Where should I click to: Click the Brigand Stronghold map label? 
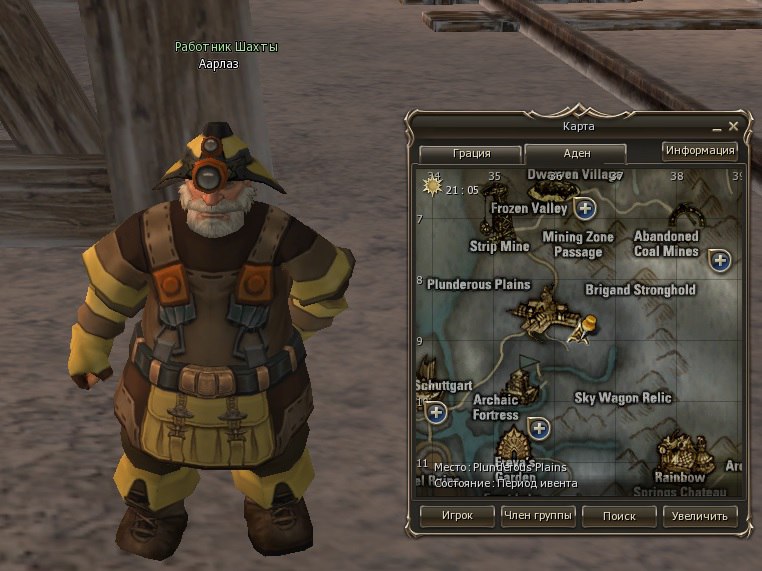point(640,290)
